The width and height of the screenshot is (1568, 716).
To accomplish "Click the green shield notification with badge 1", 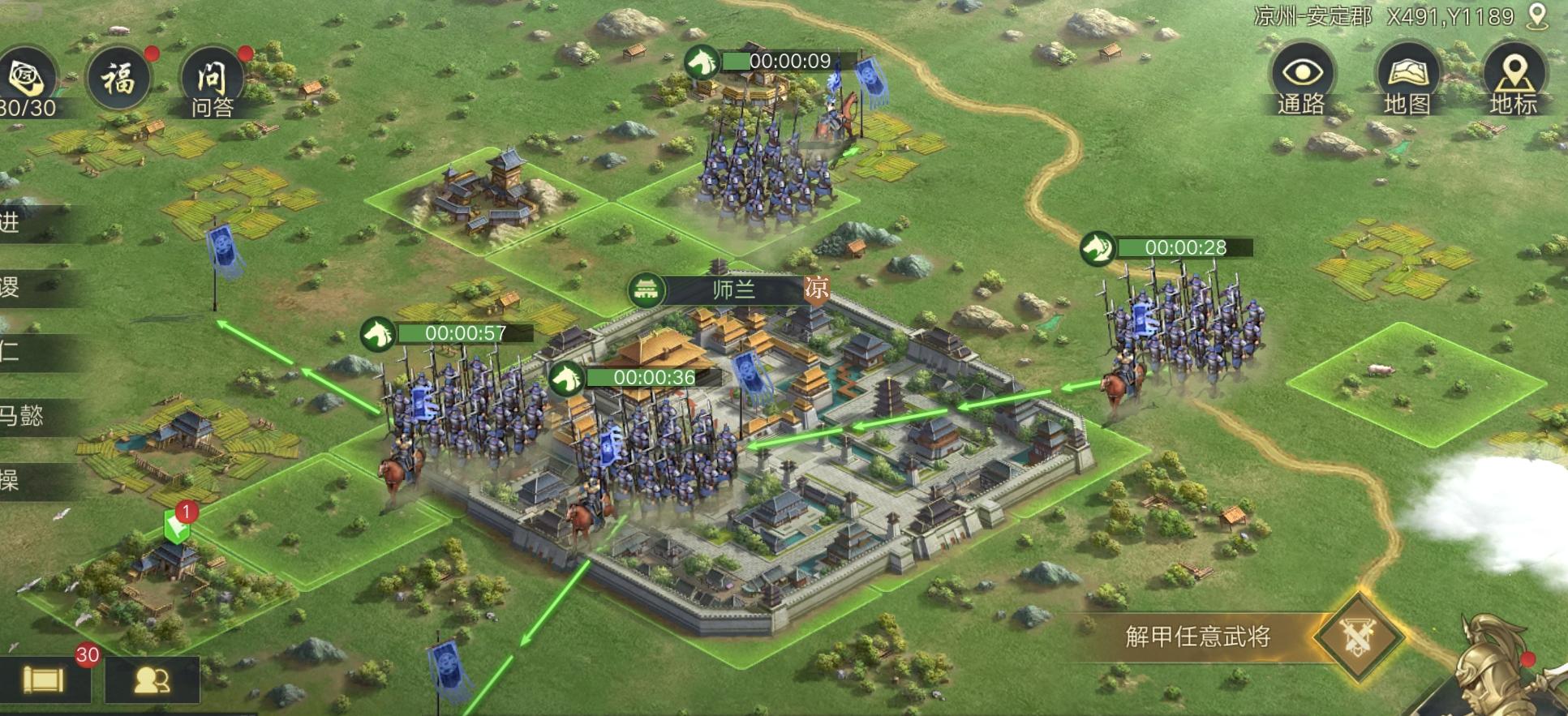I will click(177, 527).
